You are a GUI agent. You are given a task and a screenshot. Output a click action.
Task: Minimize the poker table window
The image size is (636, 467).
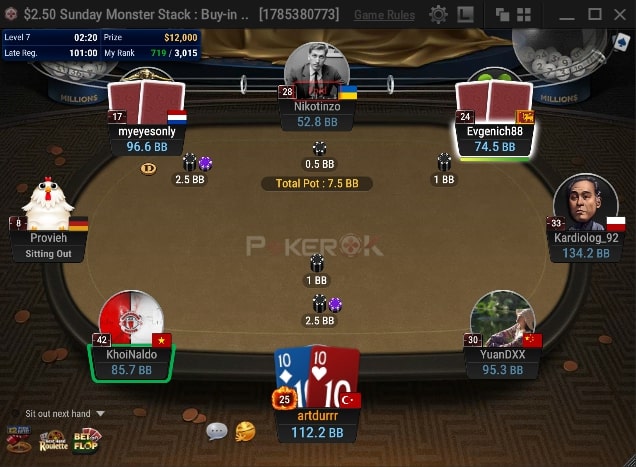[x=567, y=15]
